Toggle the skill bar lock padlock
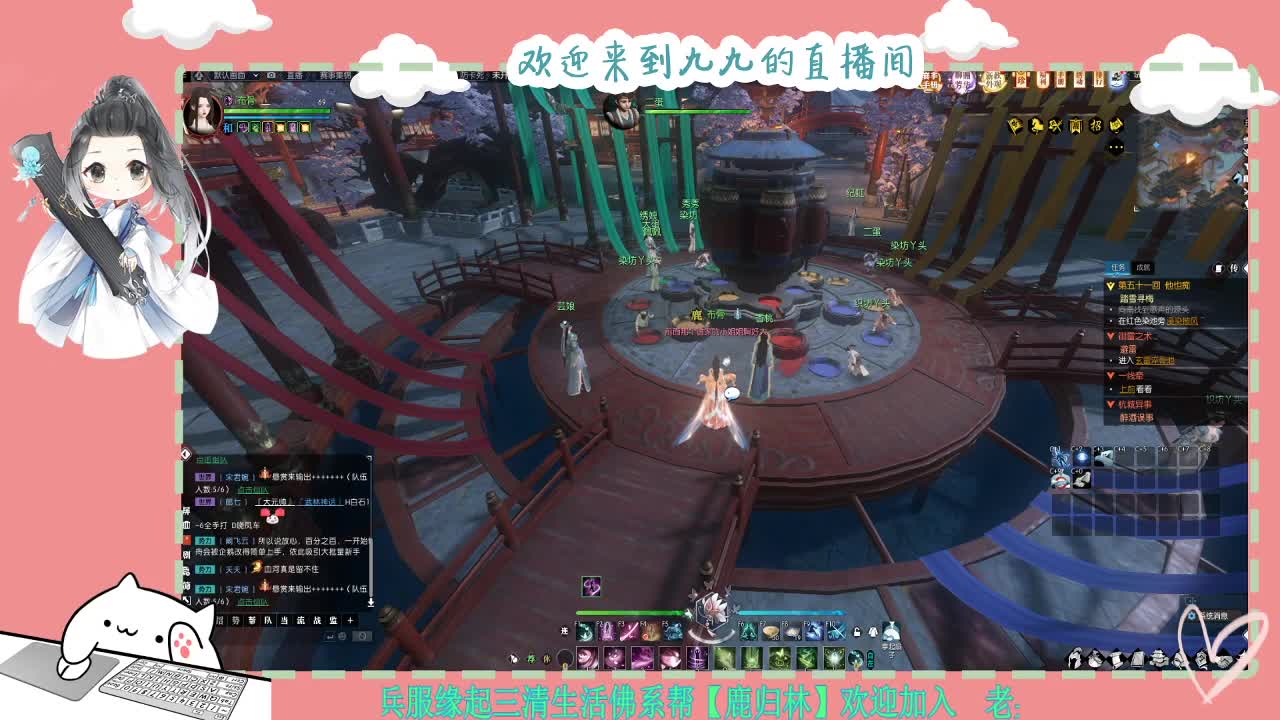This screenshot has width=1280, height=720. pos(856,631)
